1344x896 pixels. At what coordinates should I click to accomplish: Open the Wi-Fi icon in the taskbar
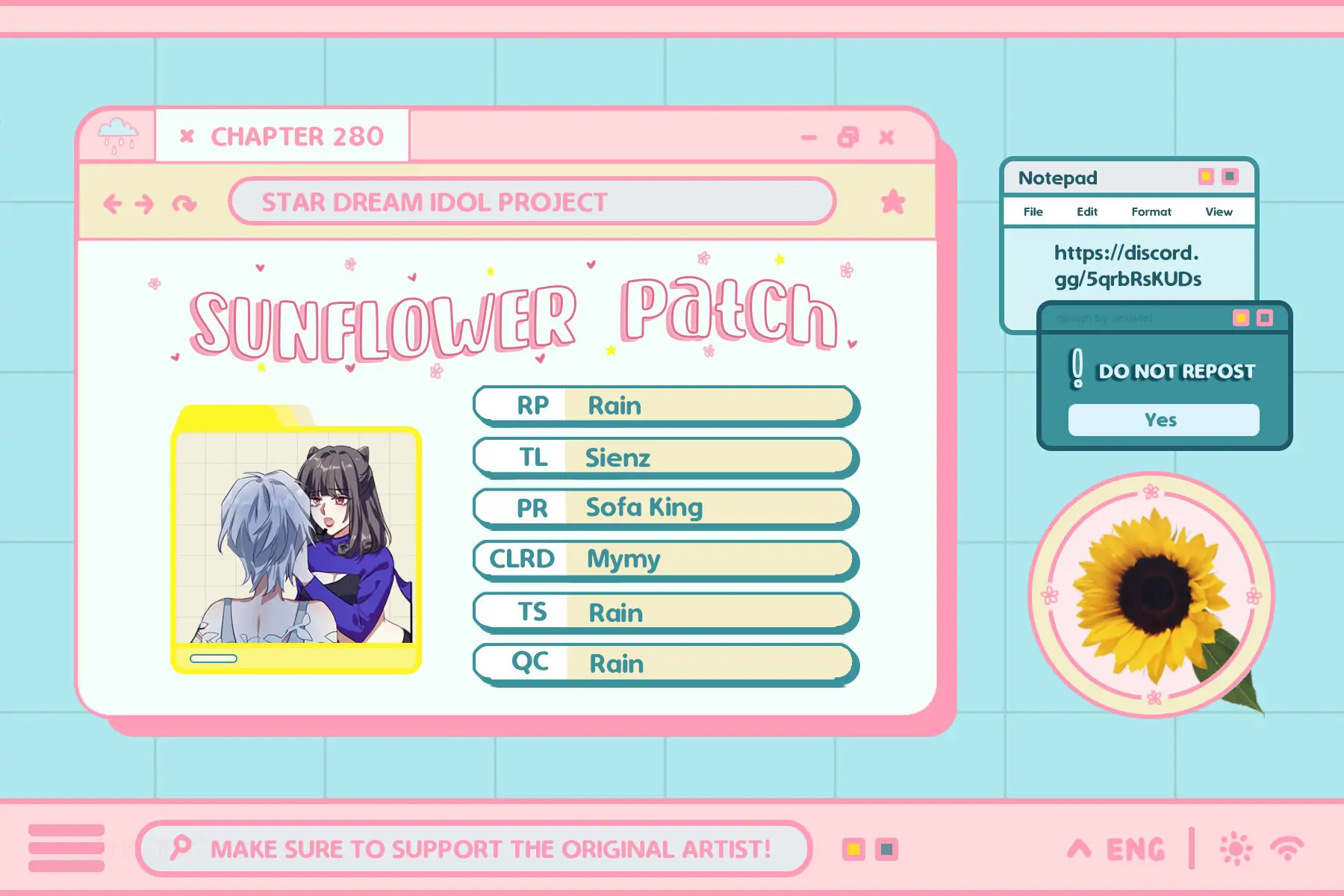pos(1287,848)
